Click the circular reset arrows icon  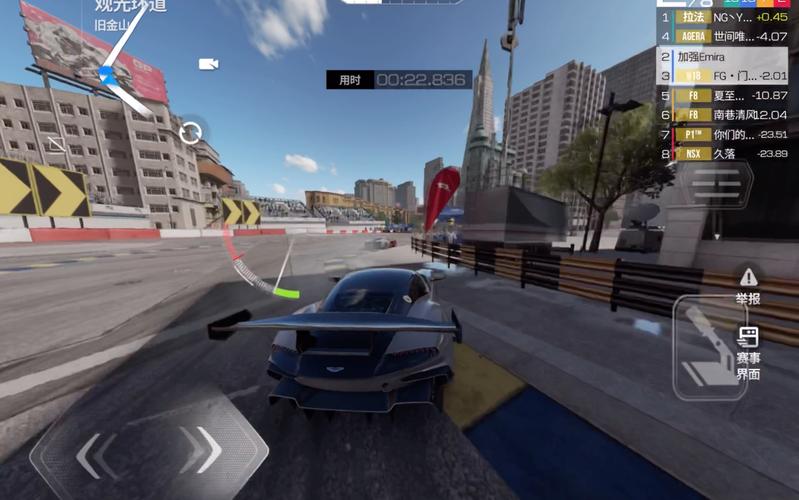pyautogui.click(x=190, y=131)
